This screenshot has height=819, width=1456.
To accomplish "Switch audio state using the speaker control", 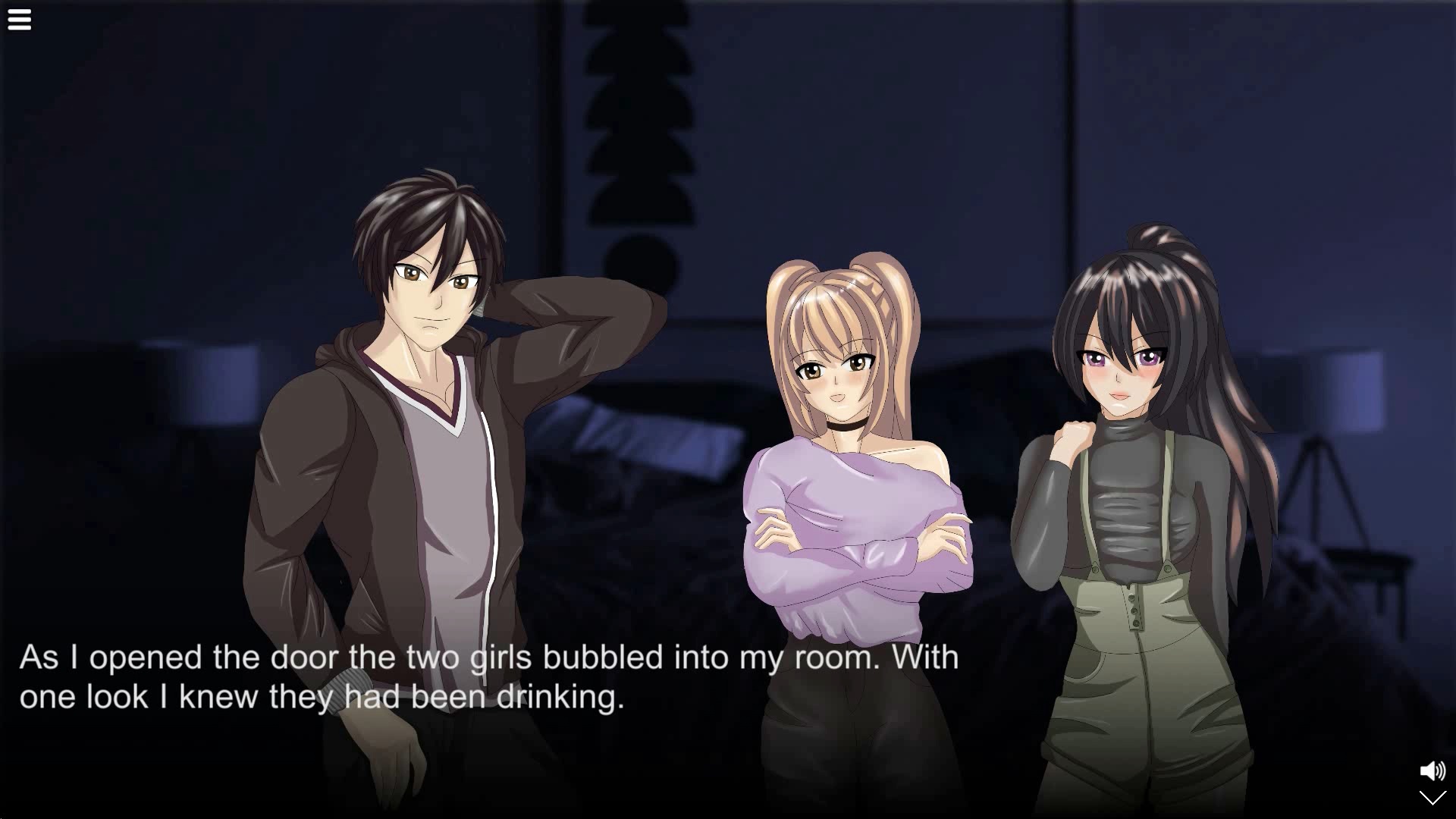I will [x=1432, y=770].
